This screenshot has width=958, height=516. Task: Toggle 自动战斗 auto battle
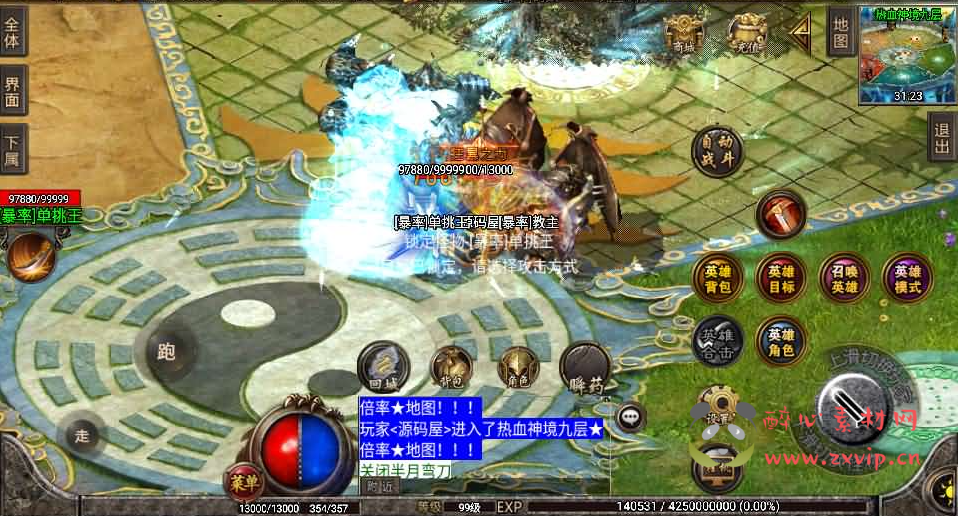(718, 150)
